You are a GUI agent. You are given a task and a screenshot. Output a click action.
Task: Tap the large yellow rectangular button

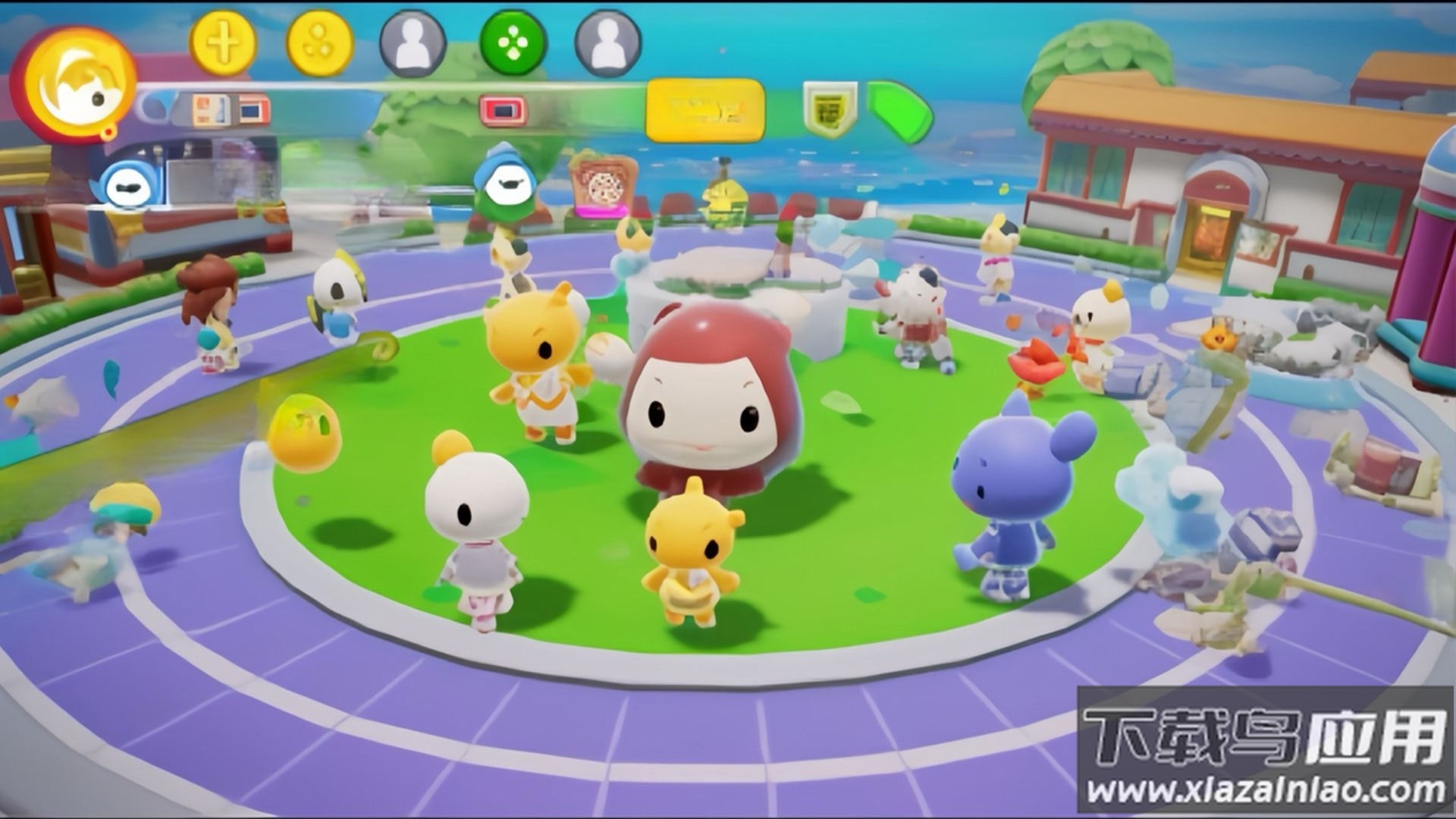(704, 111)
